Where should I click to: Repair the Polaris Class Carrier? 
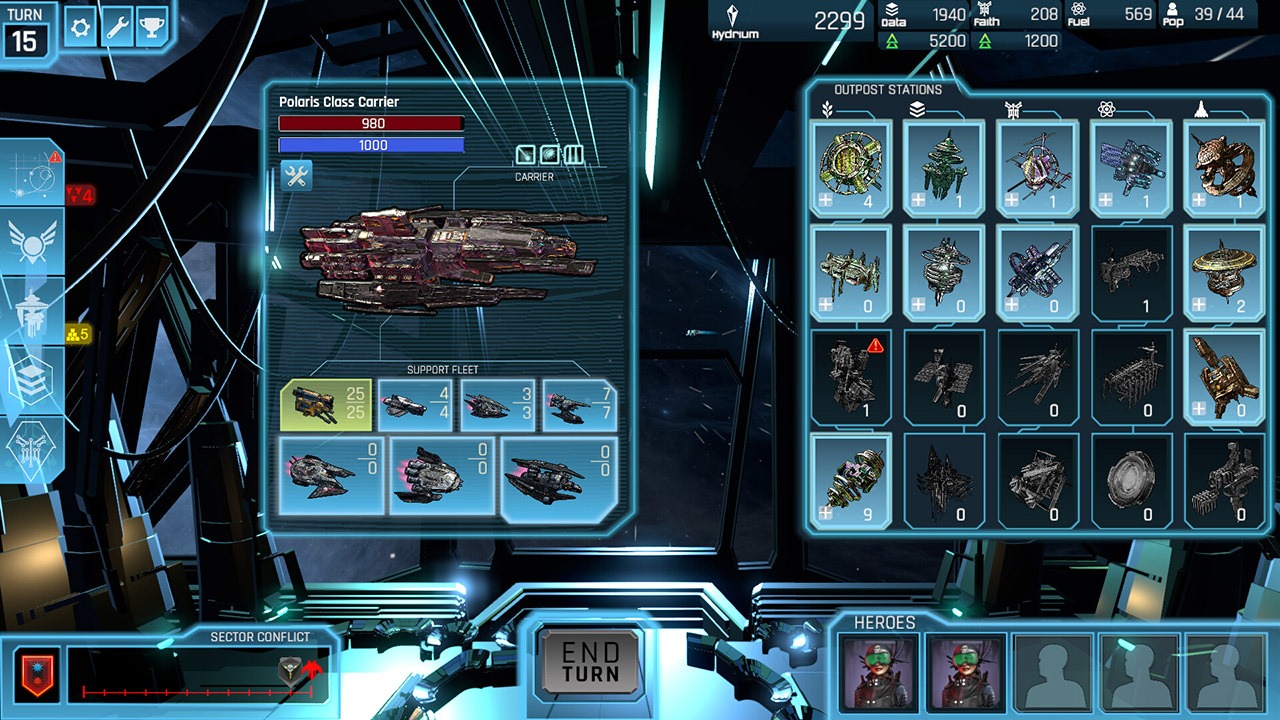tap(296, 176)
